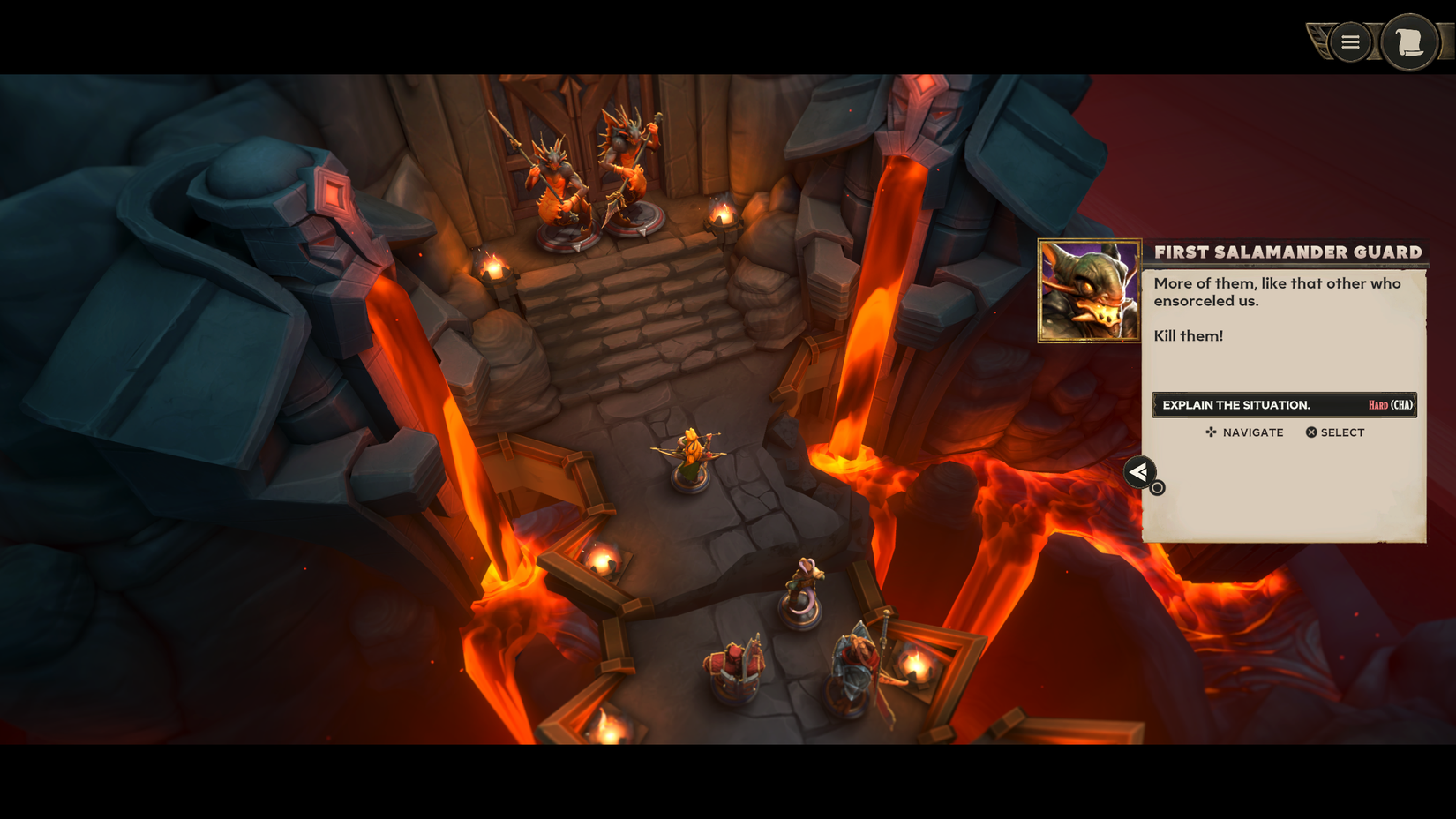
Task: Select the dwarf warrior on the path
Action: tap(735, 666)
